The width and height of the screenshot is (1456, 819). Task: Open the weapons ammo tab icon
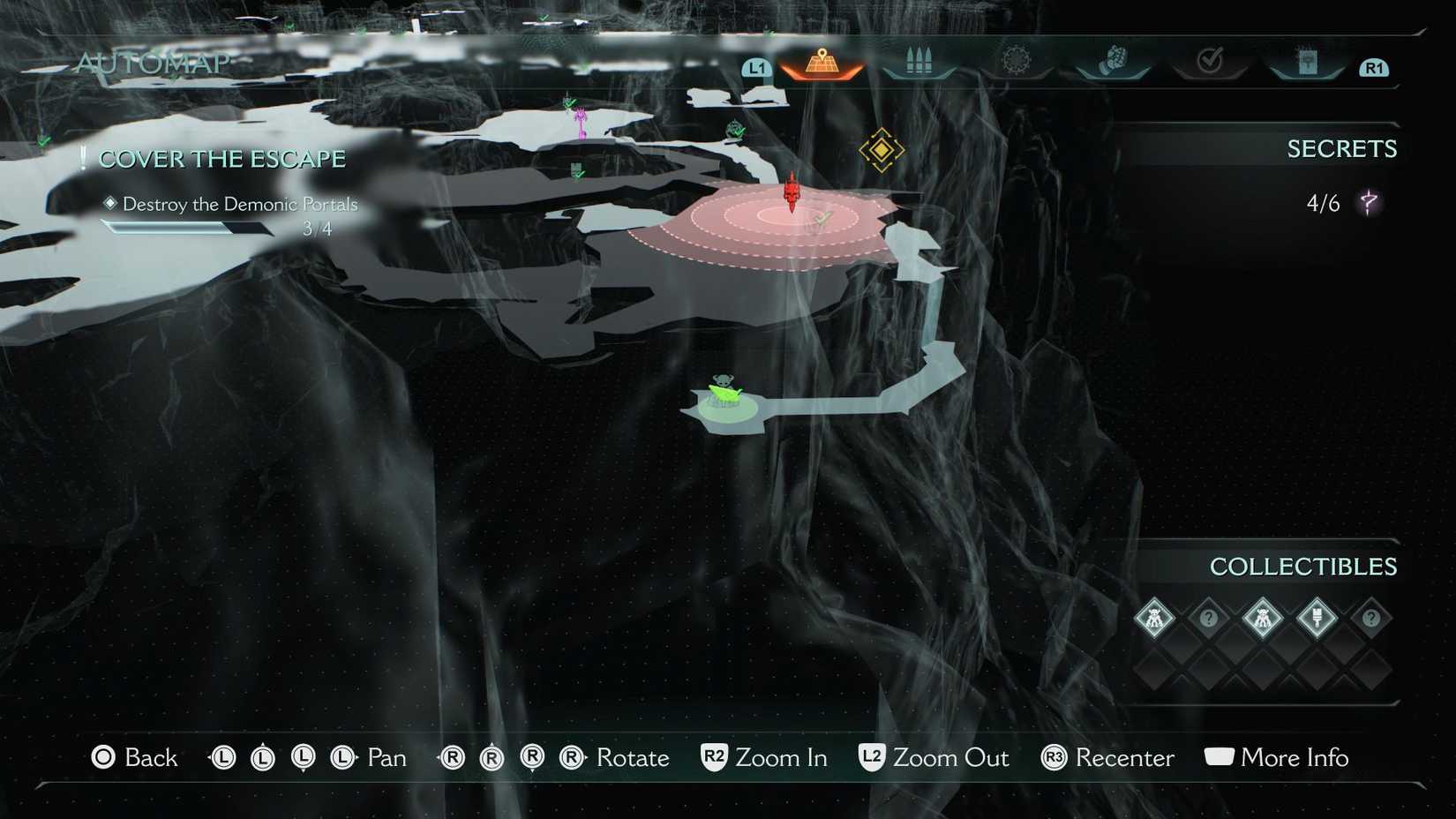pos(918,60)
